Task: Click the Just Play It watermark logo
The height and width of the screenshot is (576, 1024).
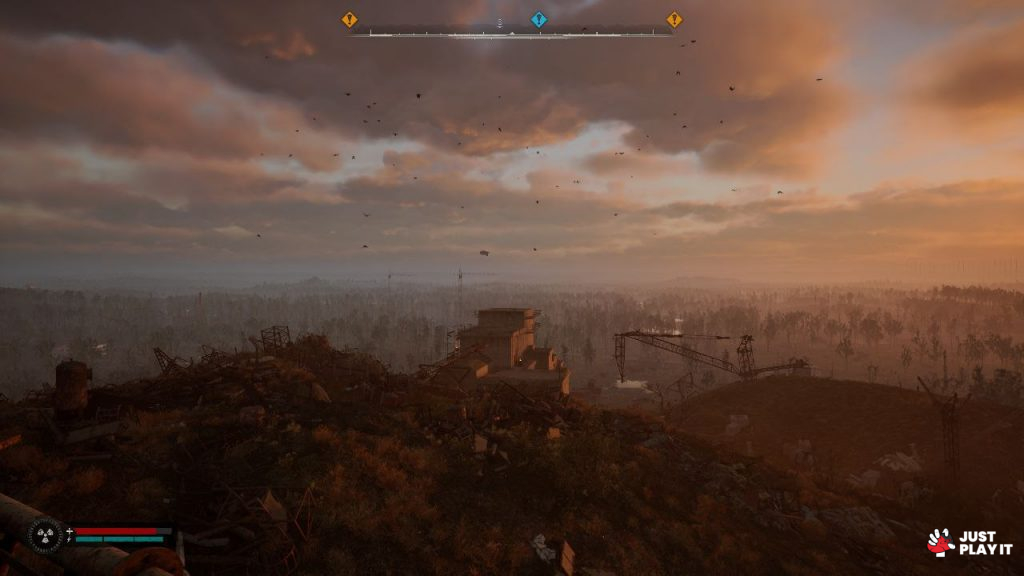Action: (x=970, y=543)
